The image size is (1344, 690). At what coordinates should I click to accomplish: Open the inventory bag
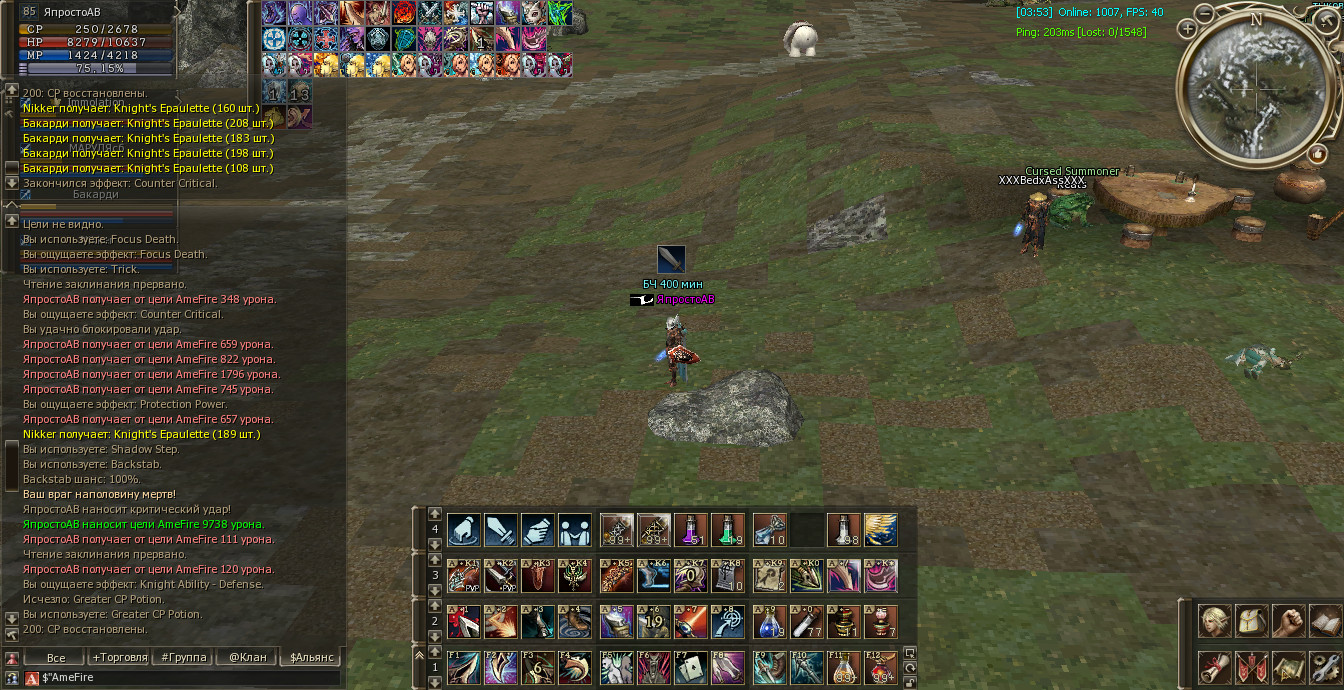(1252, 621)
